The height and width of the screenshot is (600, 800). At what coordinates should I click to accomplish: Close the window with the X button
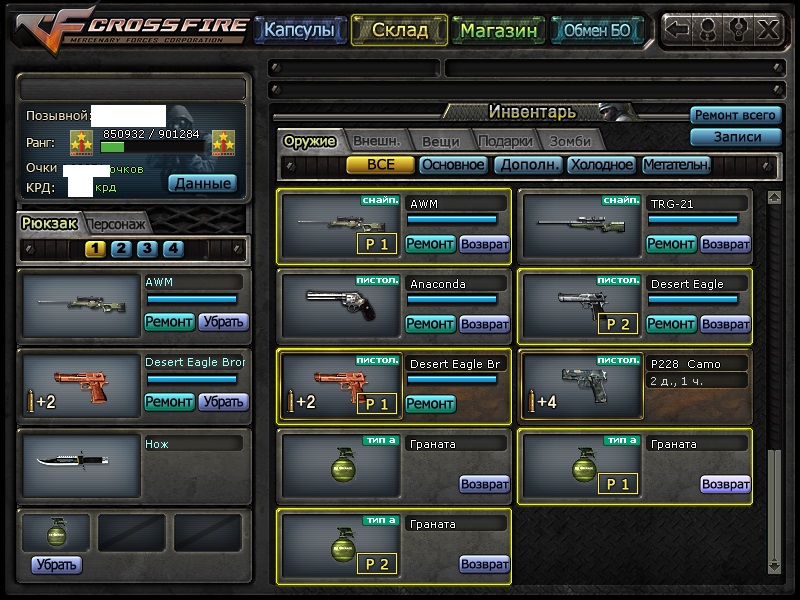click(x=768, y=29)
